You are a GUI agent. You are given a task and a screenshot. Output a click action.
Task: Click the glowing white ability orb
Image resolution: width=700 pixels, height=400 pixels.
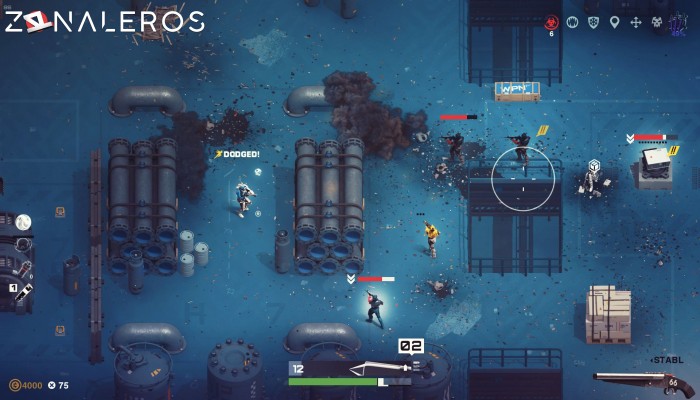click(x=24, y=222)
